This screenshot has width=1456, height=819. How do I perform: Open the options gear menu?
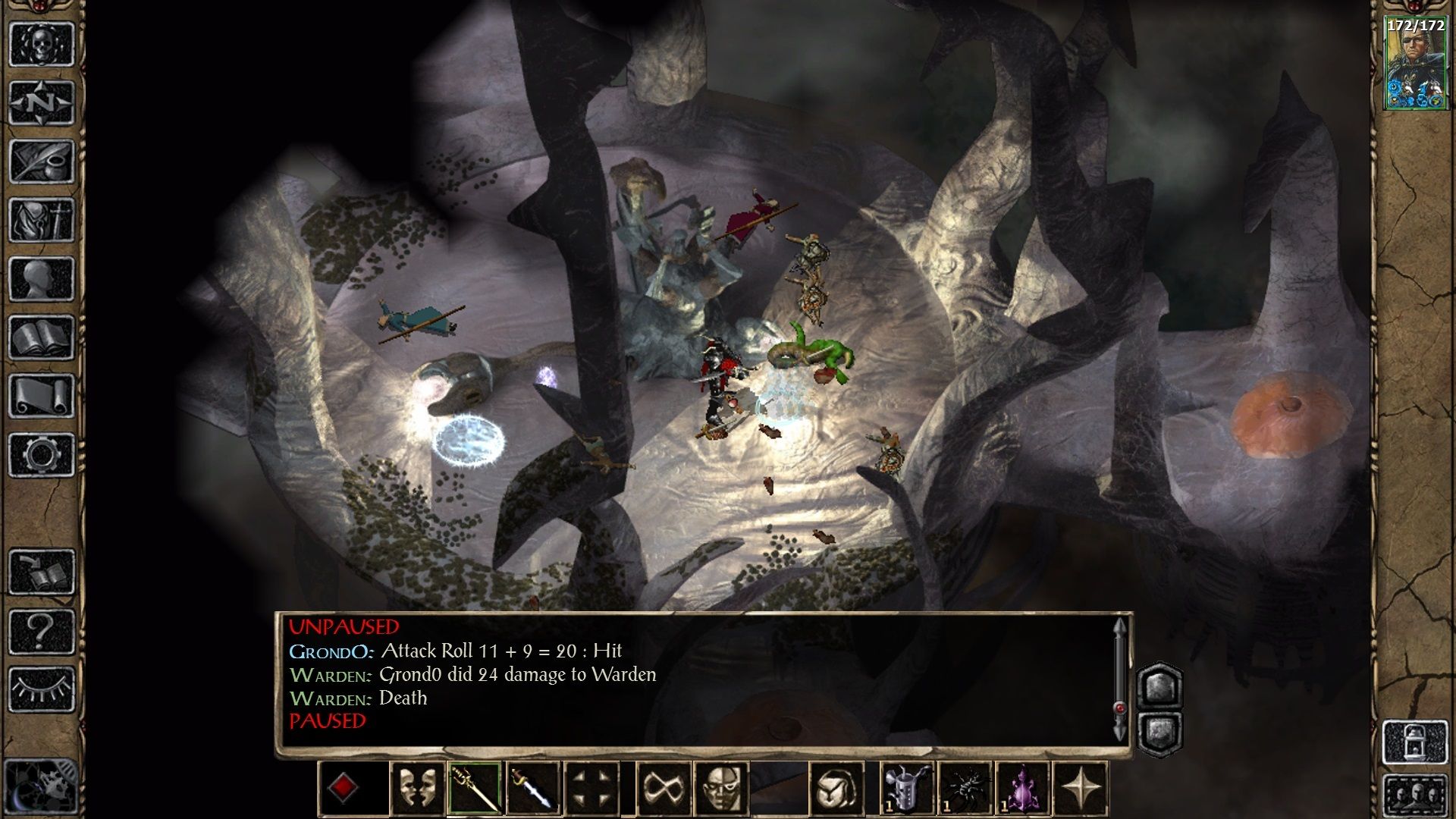coord(42,455)
